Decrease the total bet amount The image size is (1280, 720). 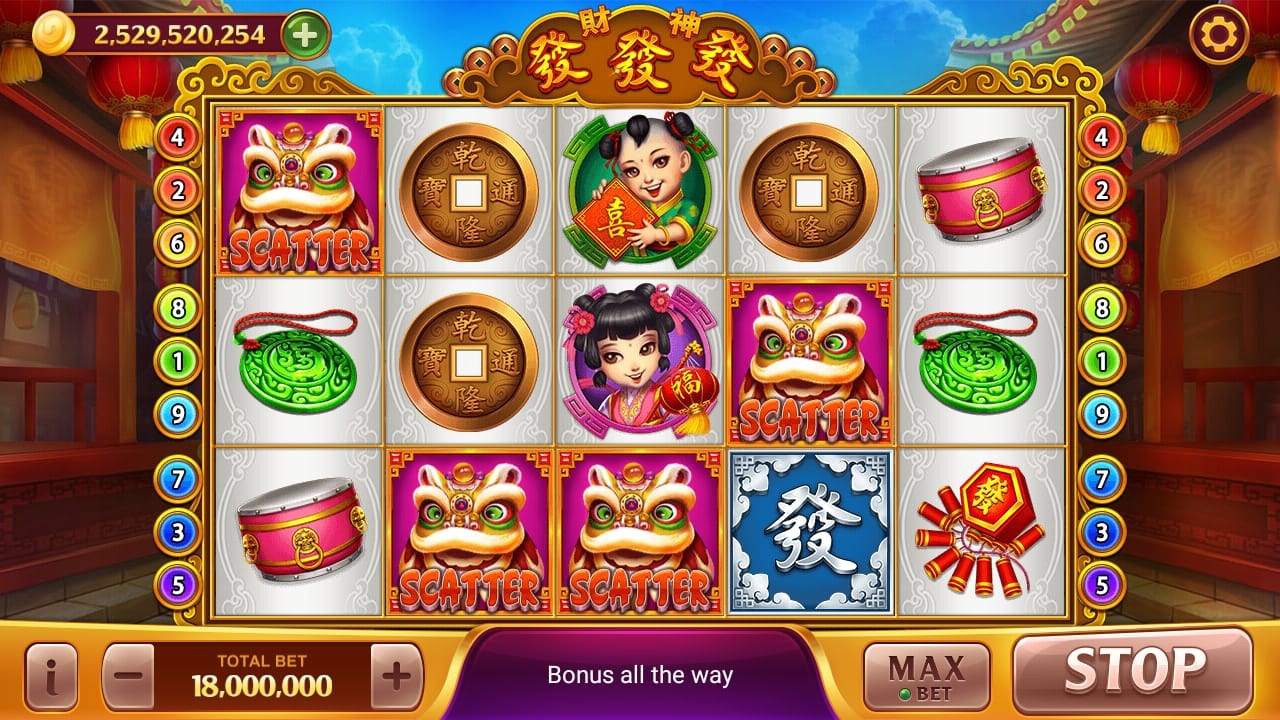[x=128, y=676]
